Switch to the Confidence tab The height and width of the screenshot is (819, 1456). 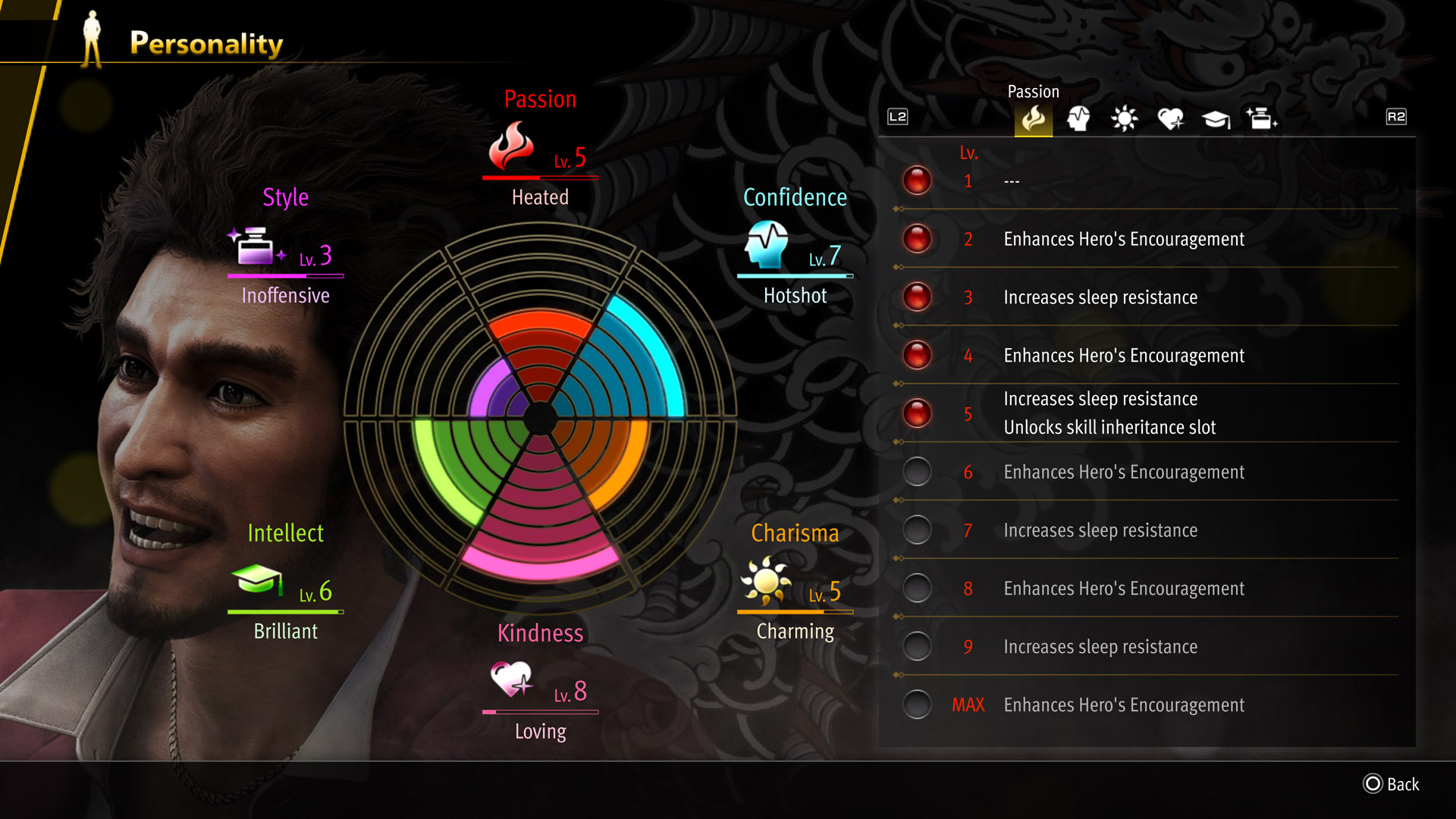click(1078, 118)
